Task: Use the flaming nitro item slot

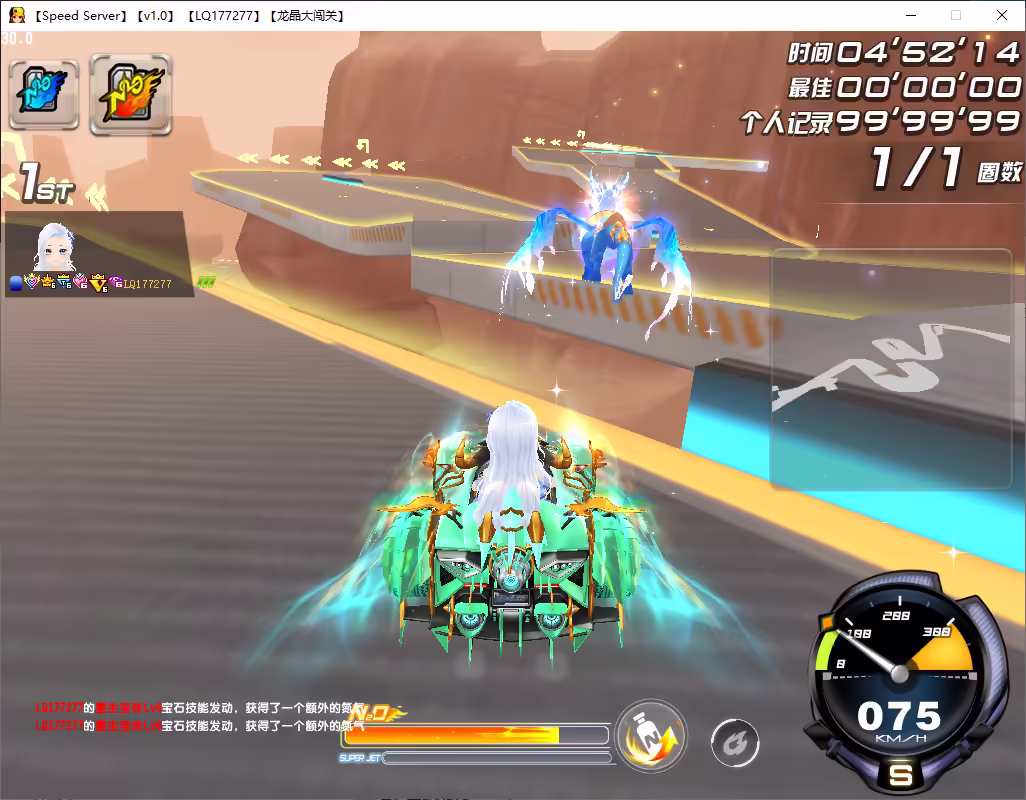Action: (123, 93)
